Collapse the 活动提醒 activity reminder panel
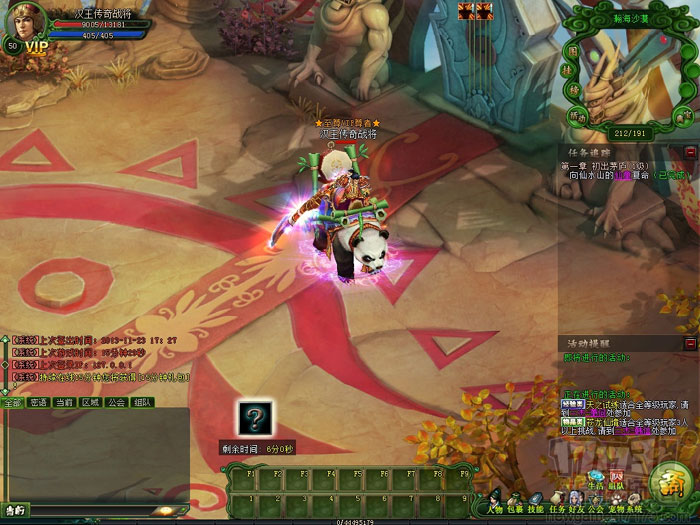This screenshot has width=700, height=525. pyautogui.click(x=690, y=343)
